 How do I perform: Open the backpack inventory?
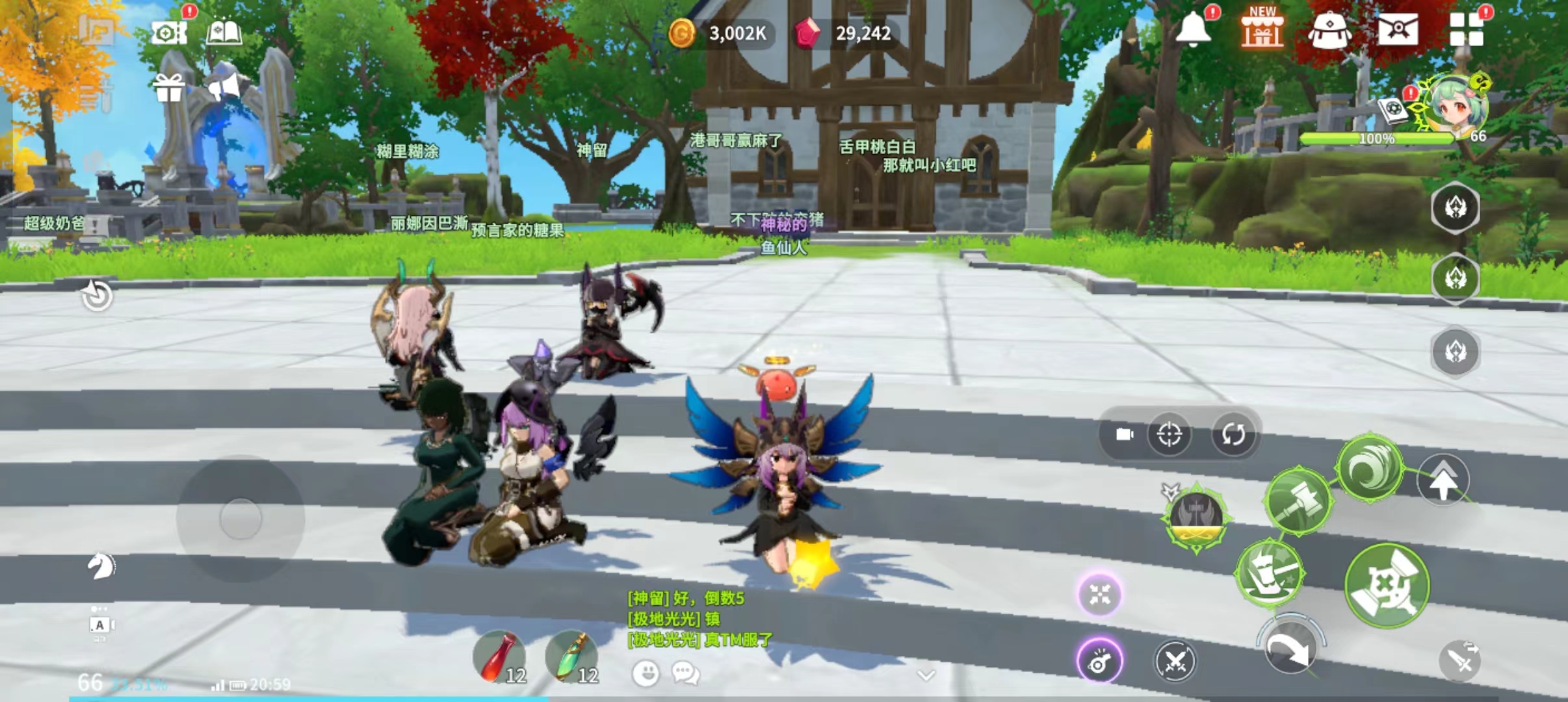point(1329,31)
